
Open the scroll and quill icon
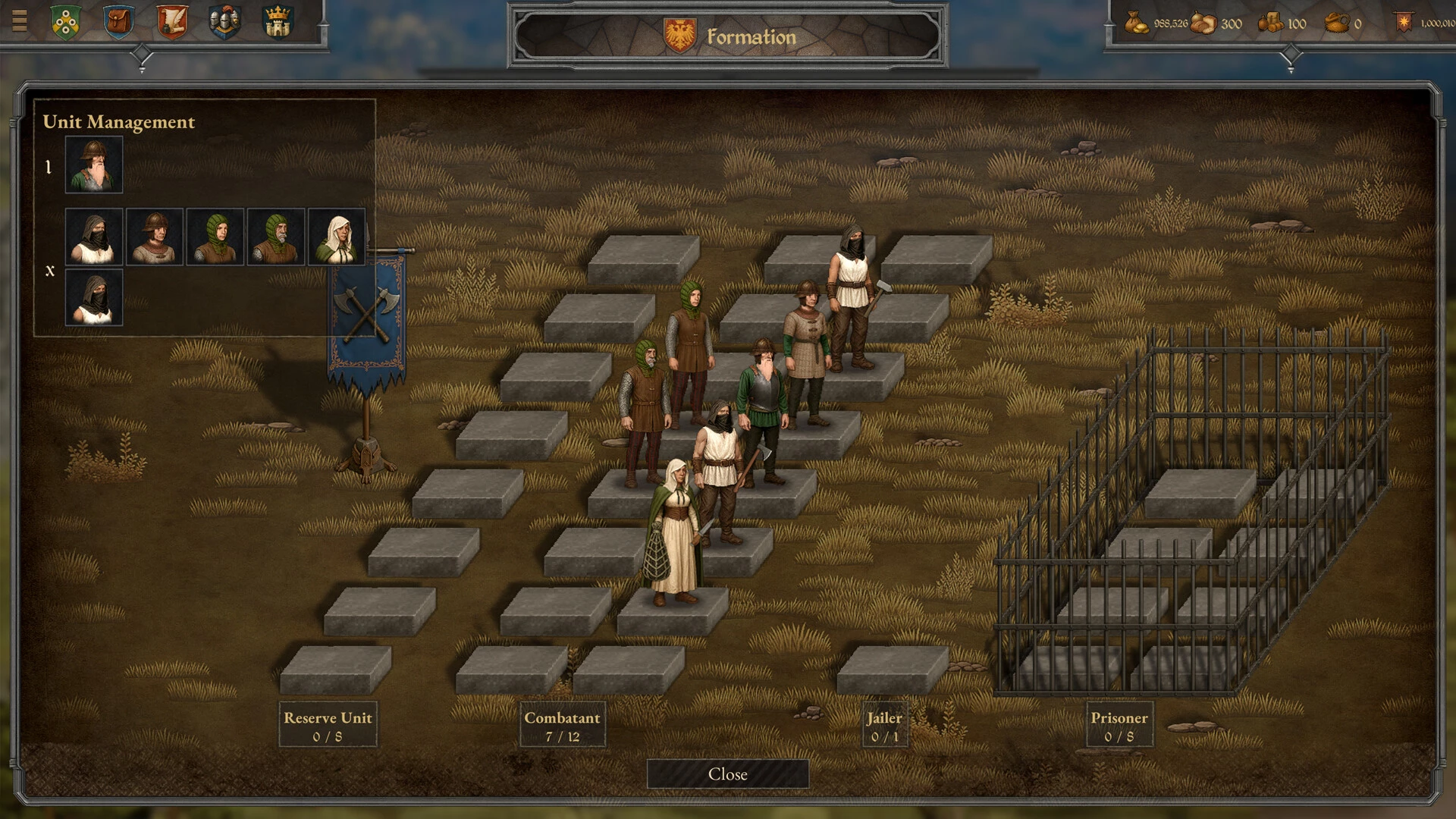172,22
